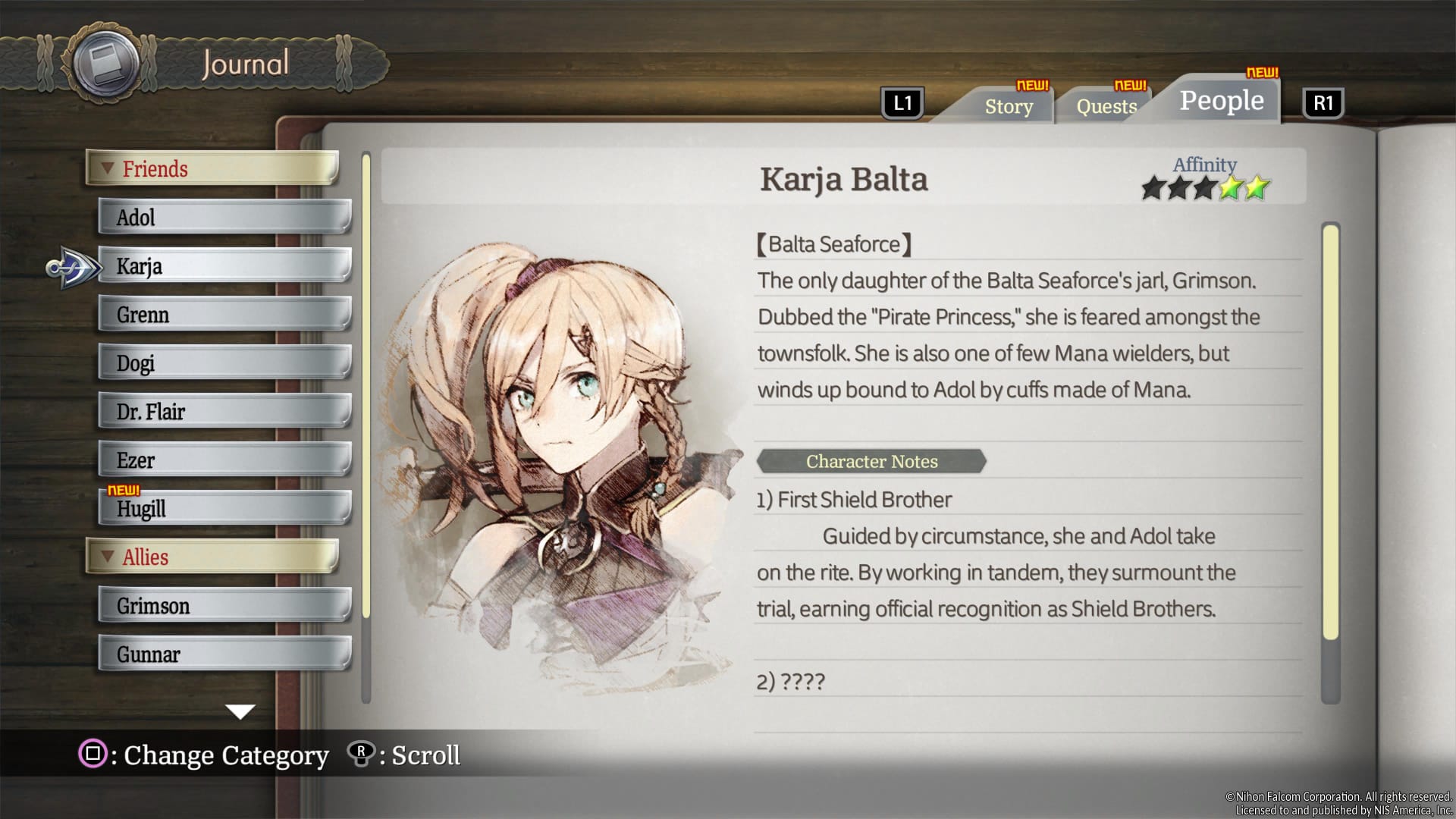Switch to the Story tab

click(1009, 106)
